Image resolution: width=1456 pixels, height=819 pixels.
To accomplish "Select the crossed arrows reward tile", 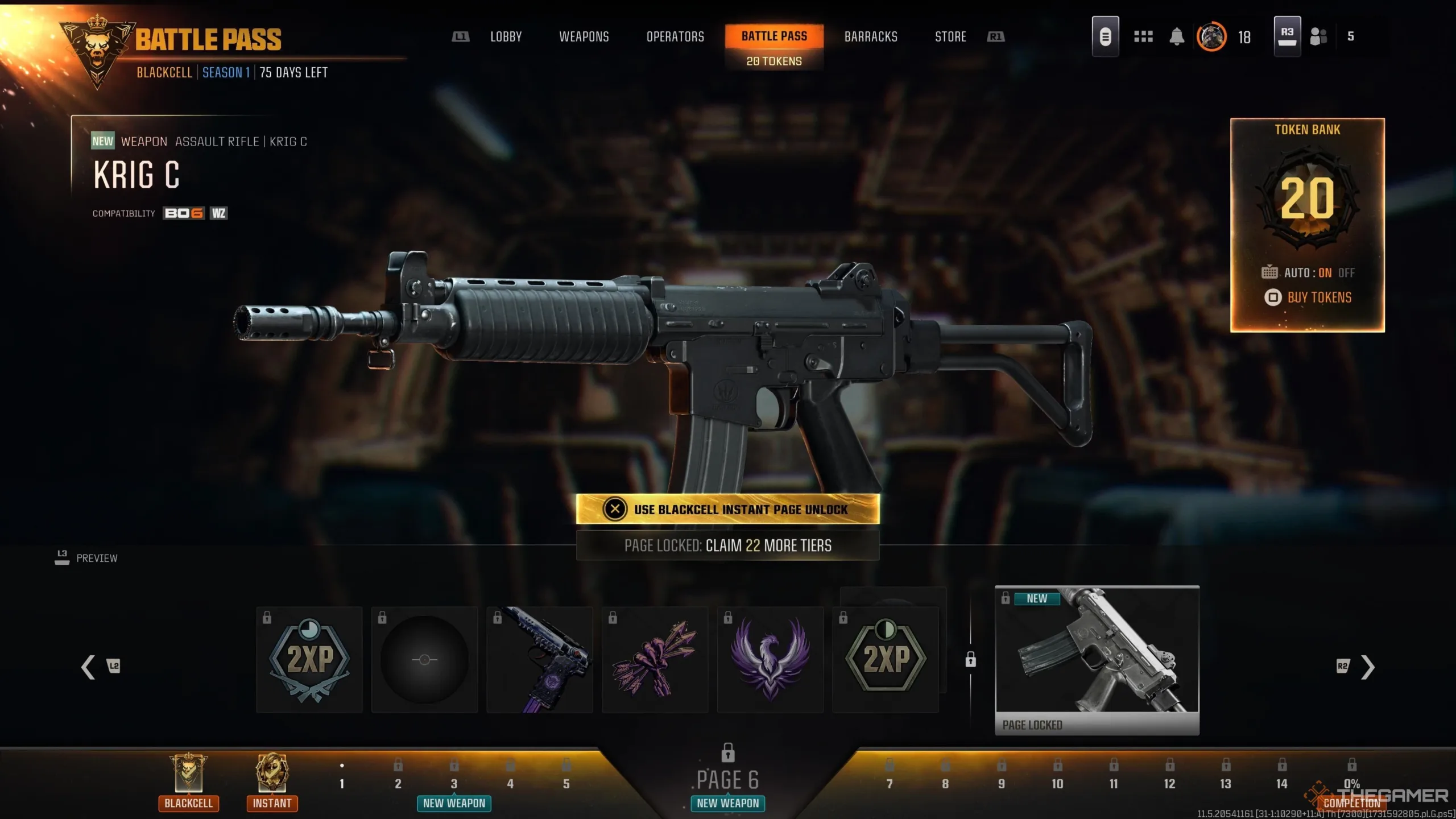I will click(655, 660).
